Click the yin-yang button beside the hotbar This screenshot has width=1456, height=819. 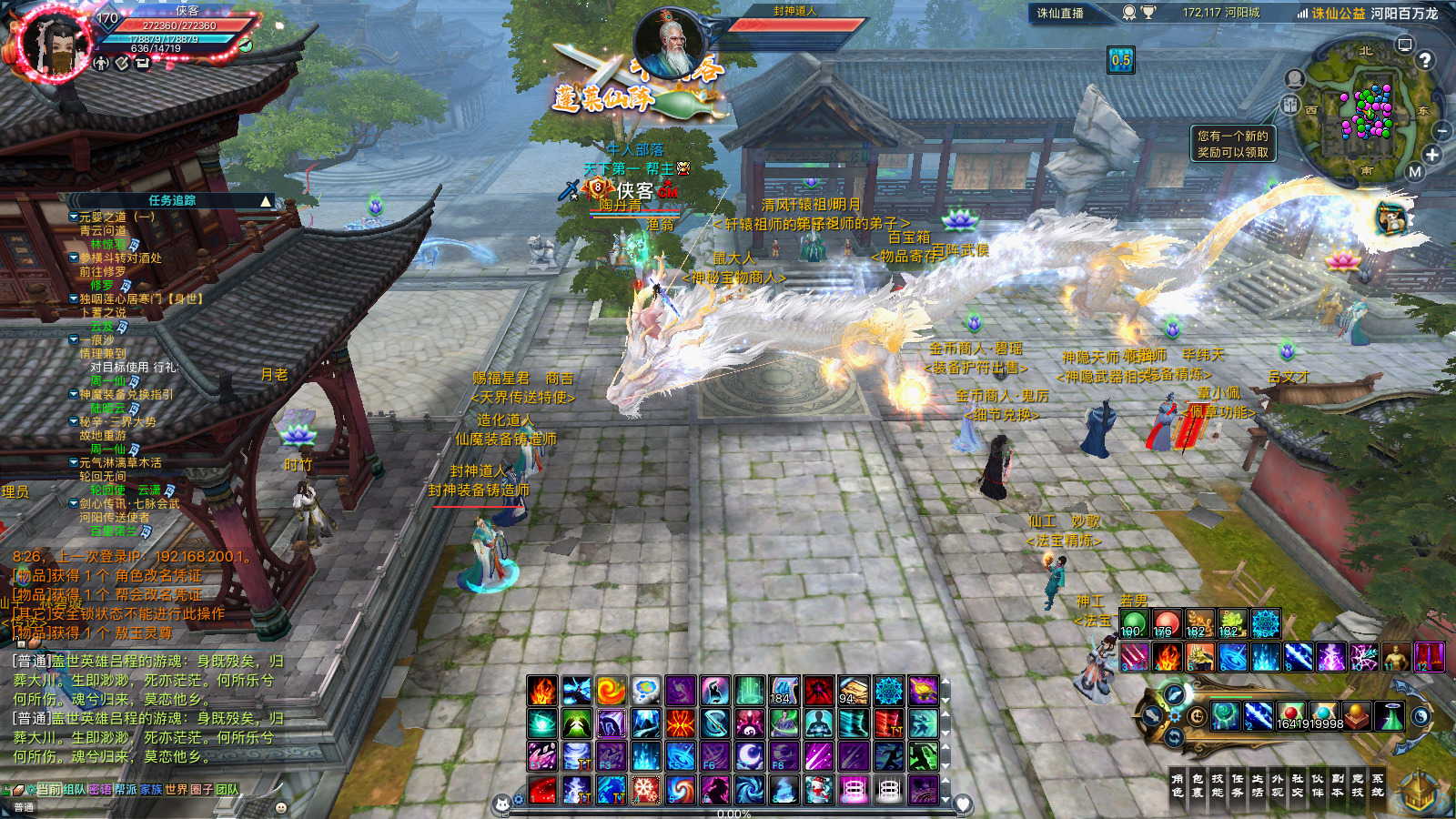1420,717
